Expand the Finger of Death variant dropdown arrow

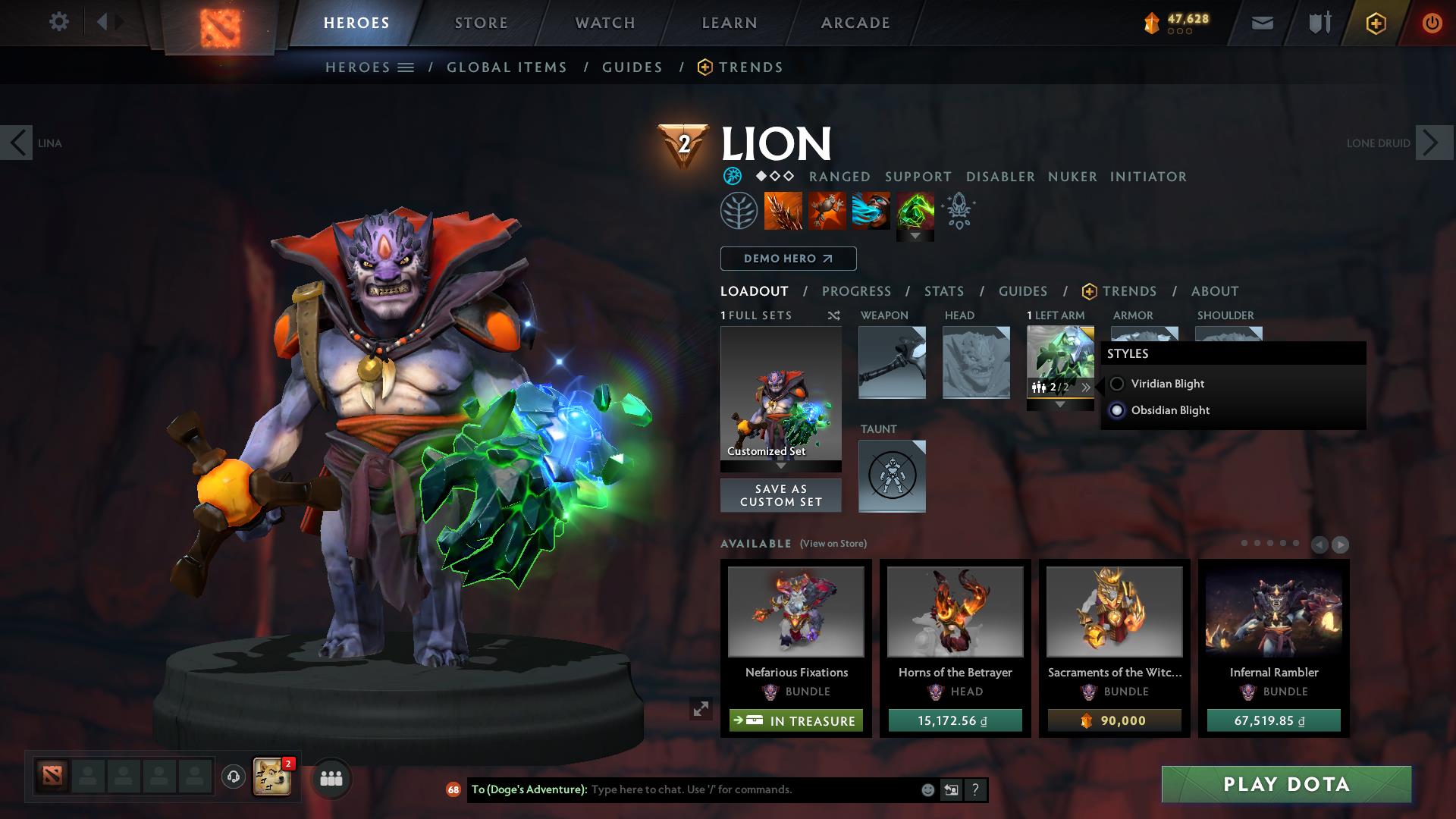[x=916, y=235]
